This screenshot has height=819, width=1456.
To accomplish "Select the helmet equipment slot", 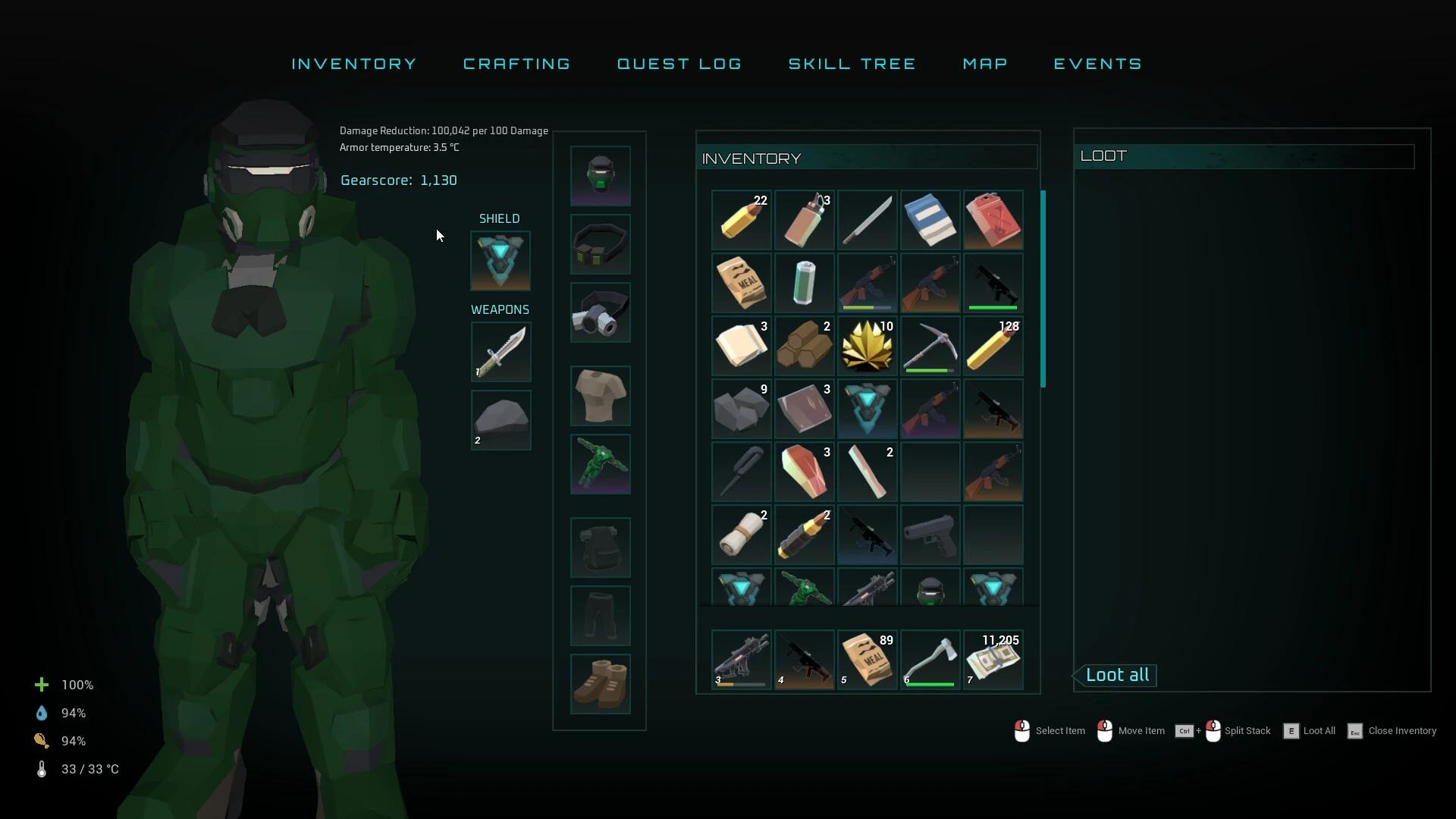I will coord(600,175).
